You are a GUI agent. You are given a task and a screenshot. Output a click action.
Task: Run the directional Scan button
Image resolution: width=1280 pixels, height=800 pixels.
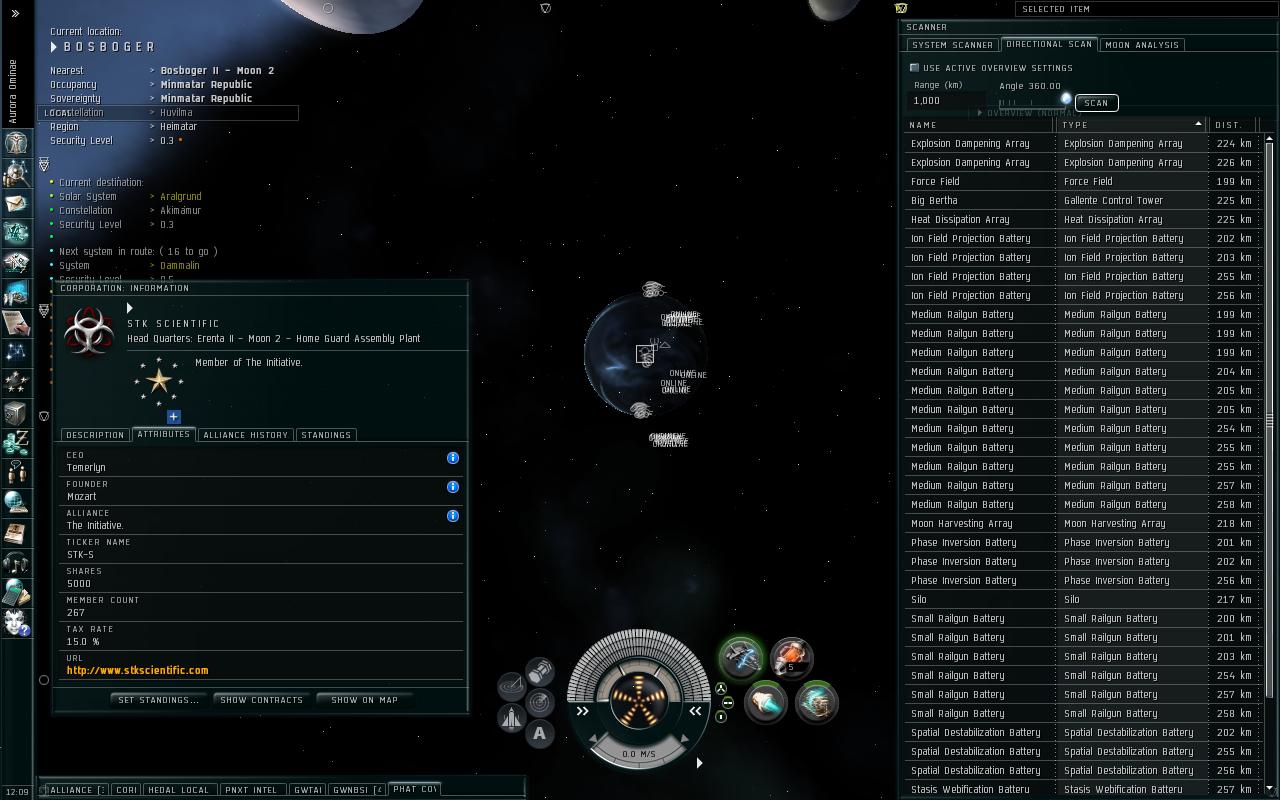pyautogui.click(x=1096, y=103)
